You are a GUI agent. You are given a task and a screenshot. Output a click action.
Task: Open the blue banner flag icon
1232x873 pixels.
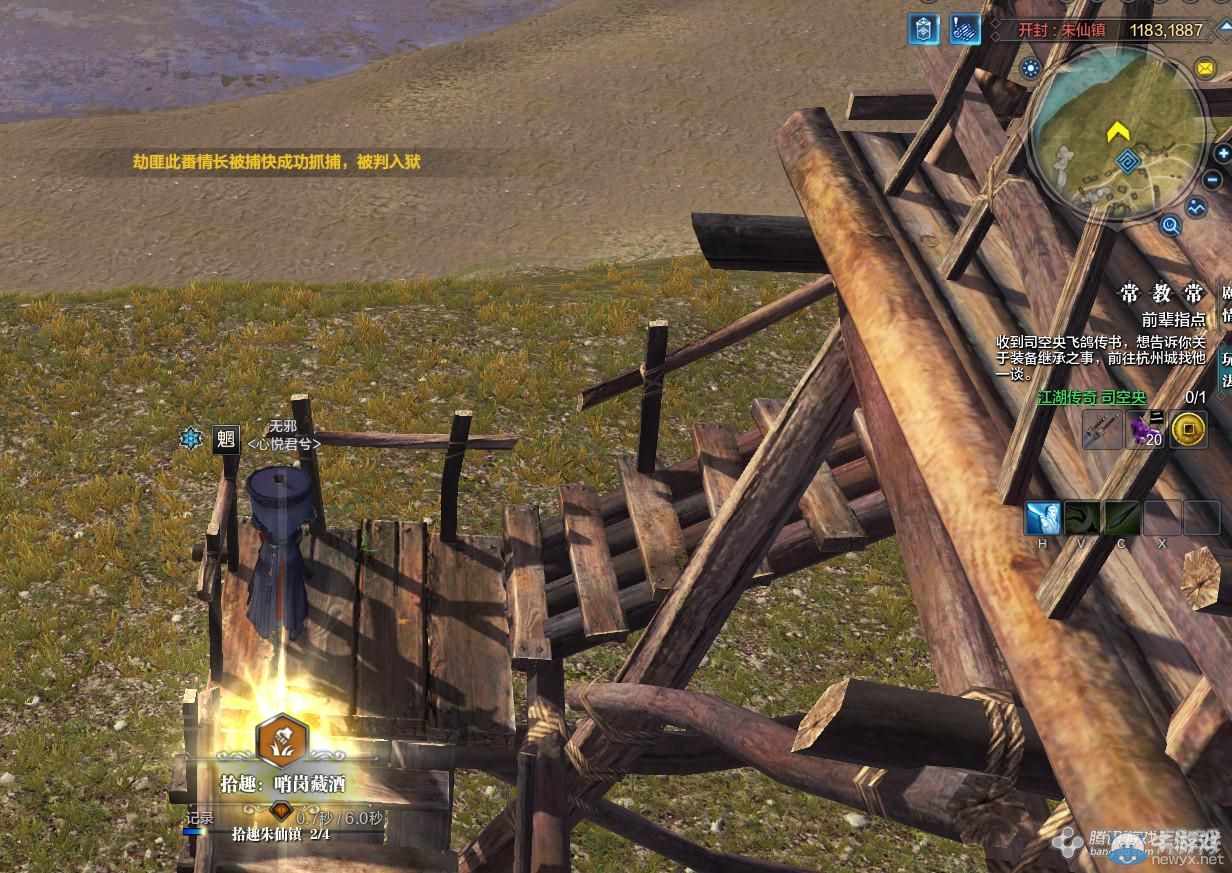923,29
